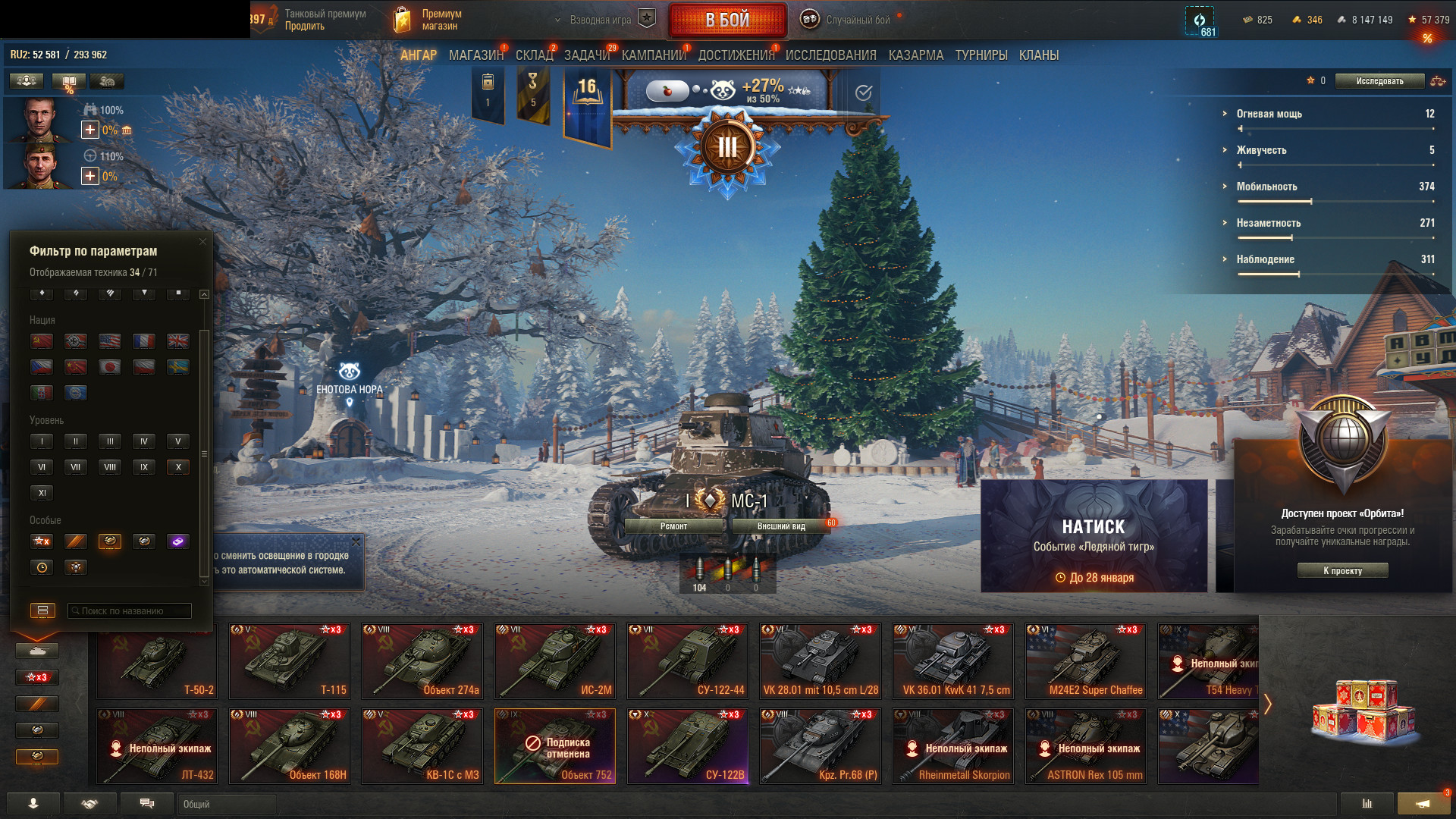The height and width of the screenshot is (819, 1456).
Task: Open the КАЗАРМА barracks tab
Action: coord(915,55)
